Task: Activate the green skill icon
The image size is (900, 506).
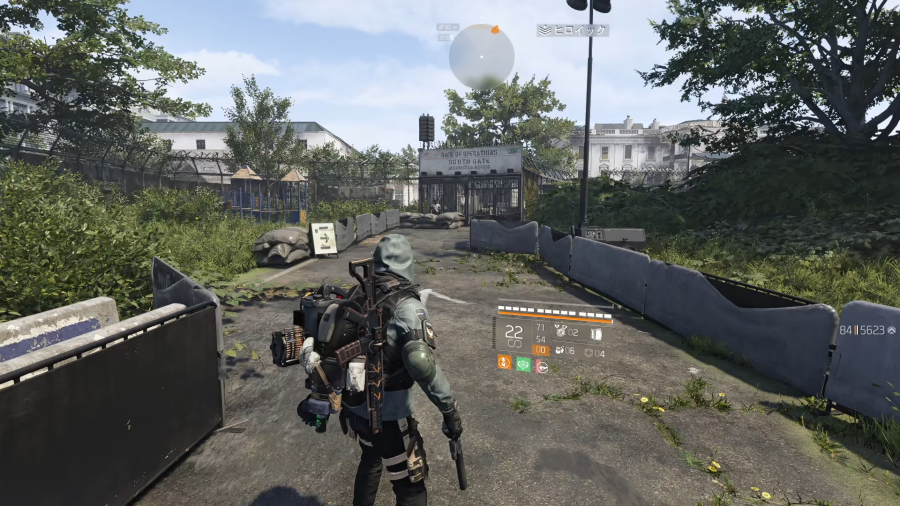Action: point(523,364)
